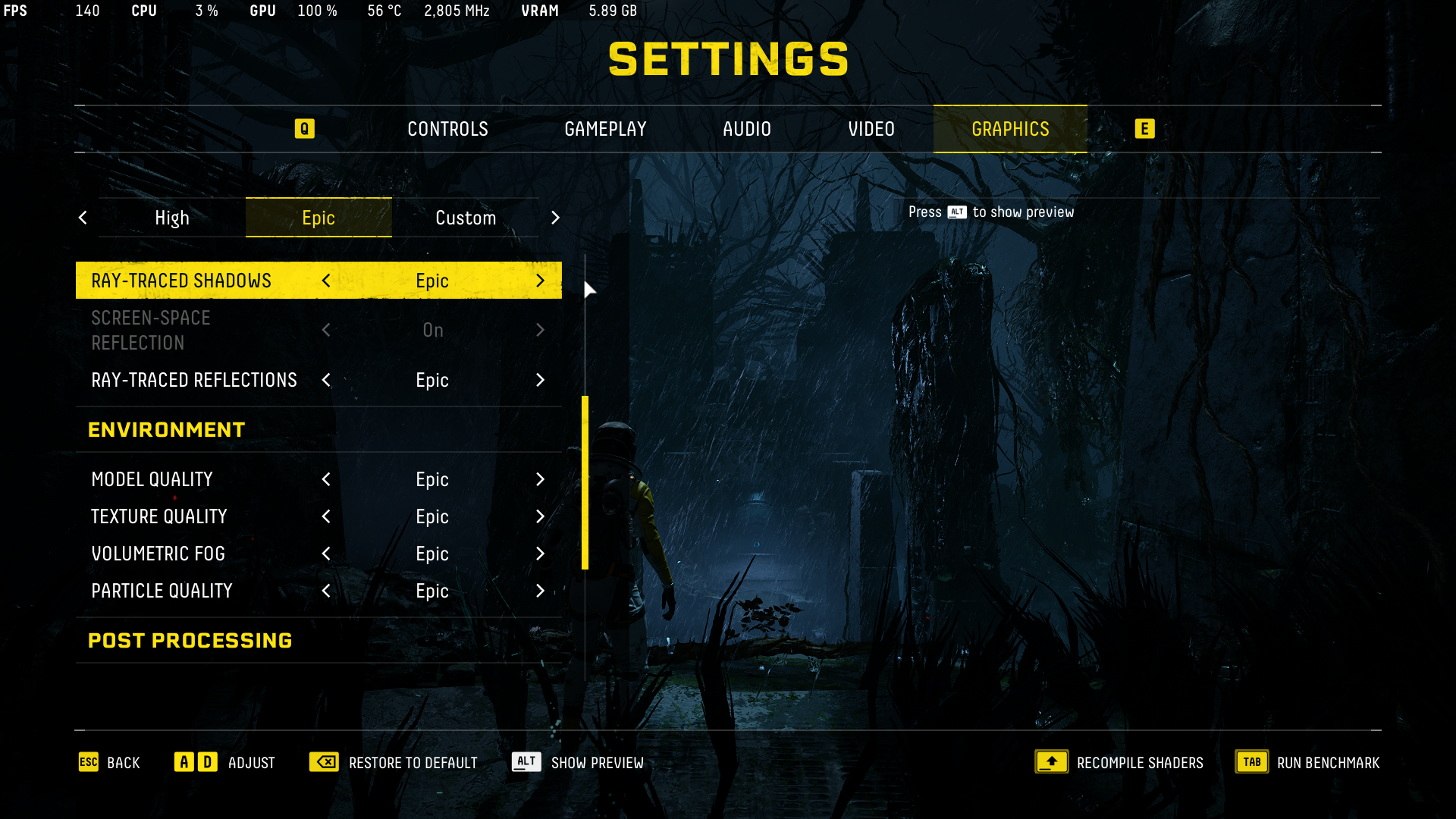
Task: Select the Custom graphics preset
Action: pyautogui.click(x=466, y=218)
